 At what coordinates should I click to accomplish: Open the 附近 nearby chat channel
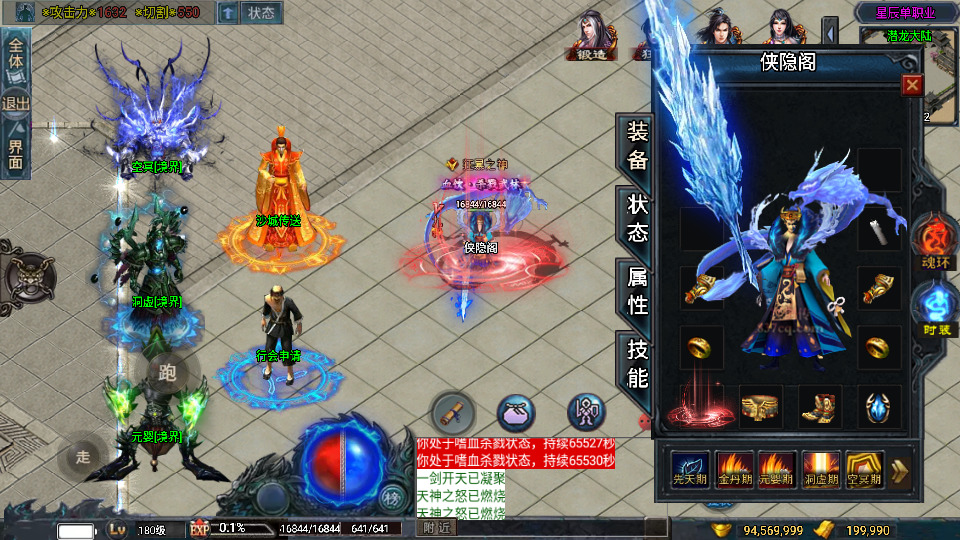point(436,527)
